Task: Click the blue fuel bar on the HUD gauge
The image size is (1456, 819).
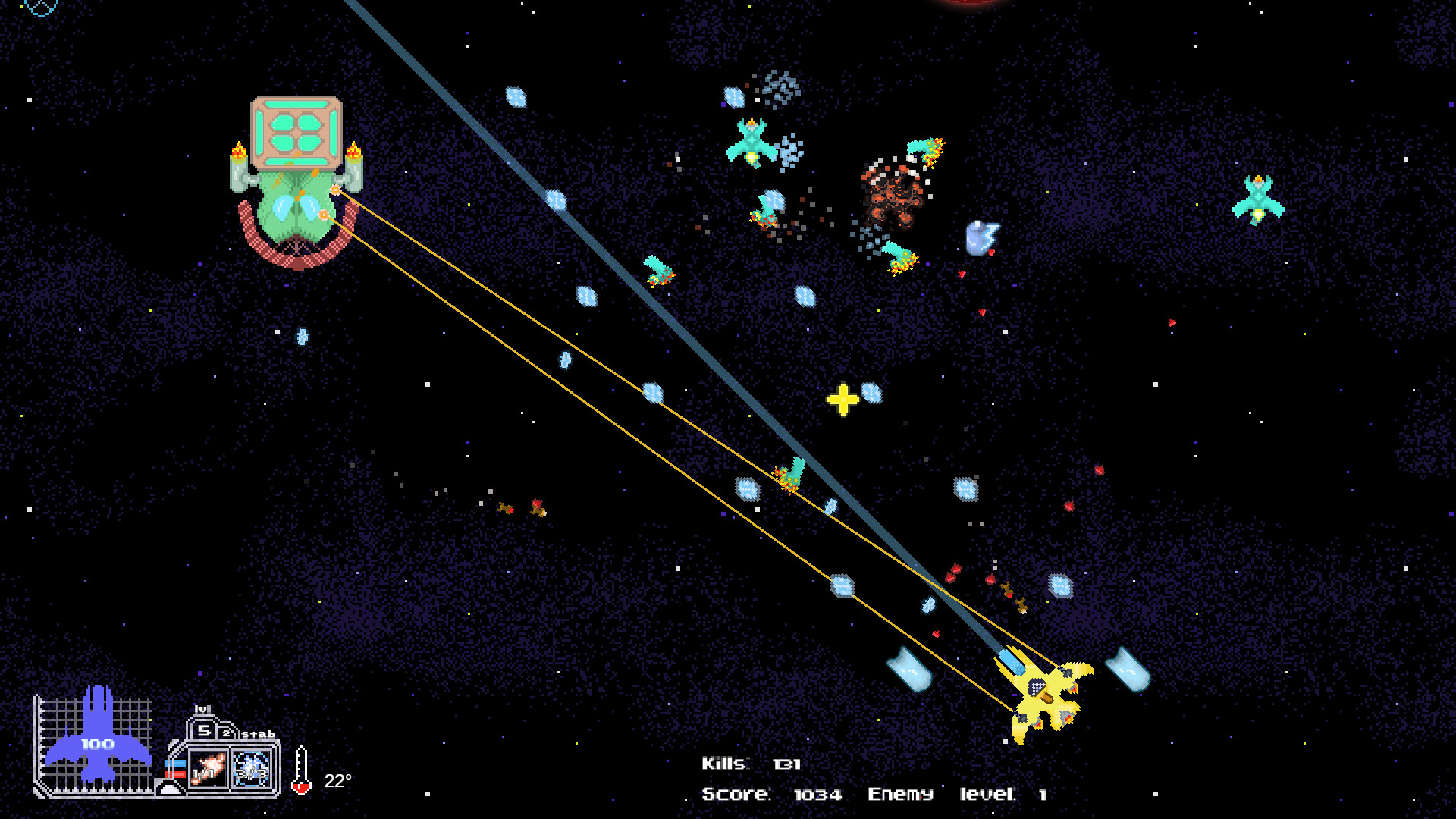Action: (176, 762)
